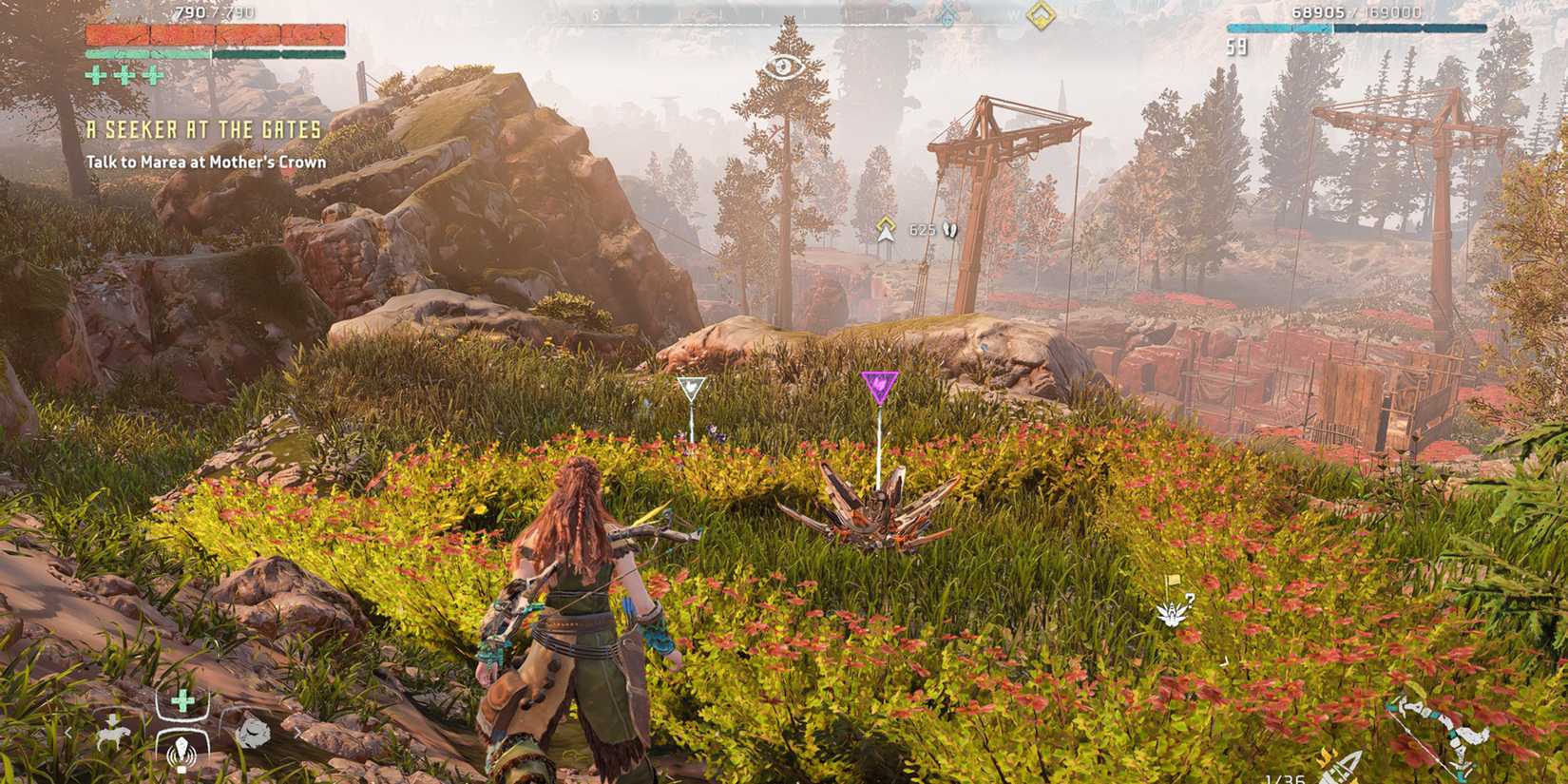
Task: Select the objective Talk to Marea at Mother's Crown
Action: (x=207, y=163)
